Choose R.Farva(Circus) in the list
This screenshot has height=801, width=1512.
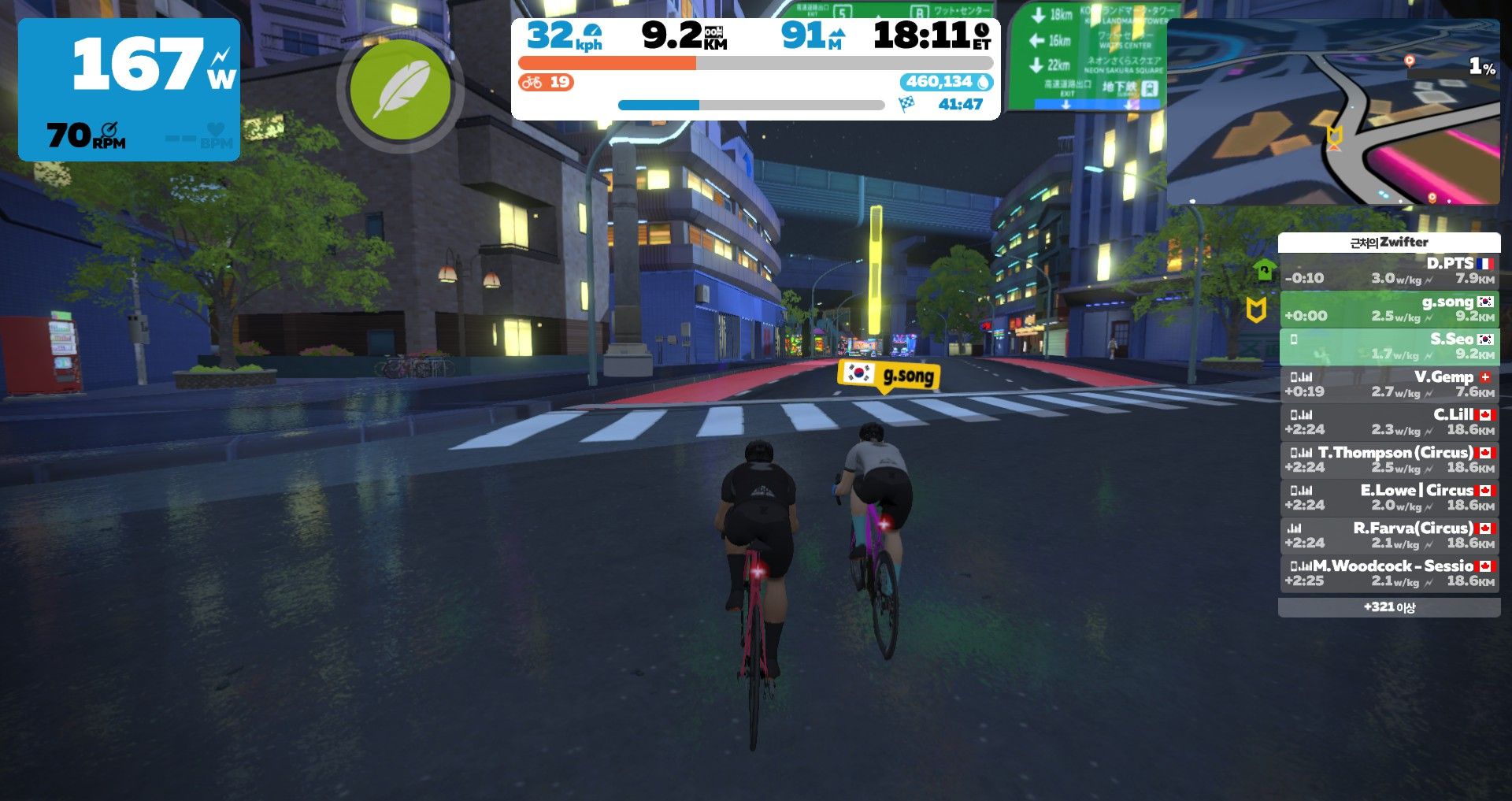tap(1389, 535)
